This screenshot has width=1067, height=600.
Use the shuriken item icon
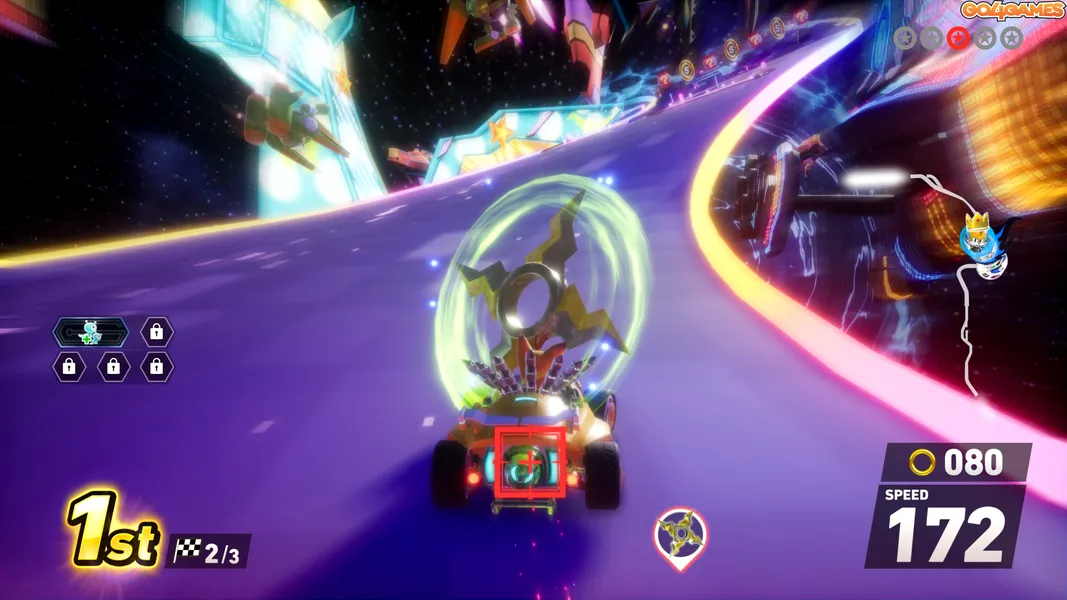(x=680, y=535)
